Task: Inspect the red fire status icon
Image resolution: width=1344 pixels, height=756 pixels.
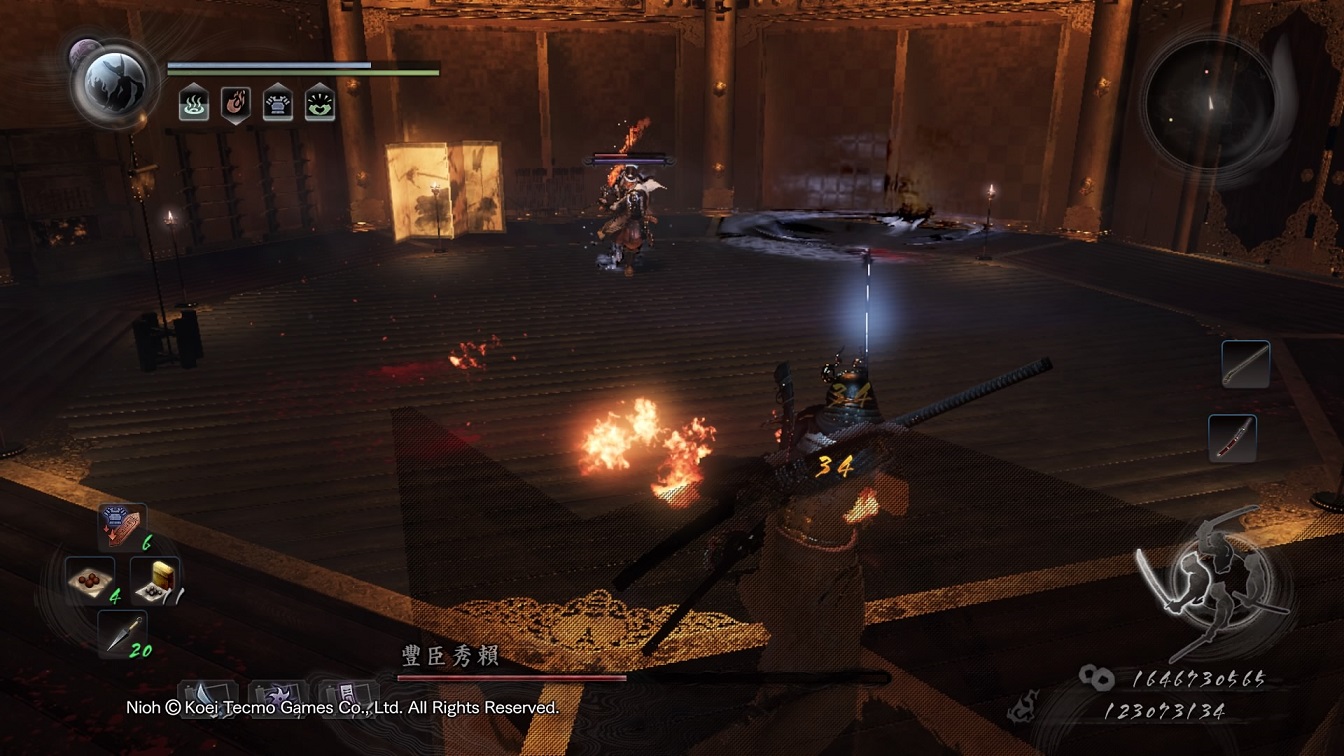Action: click(x=236, y=103)
